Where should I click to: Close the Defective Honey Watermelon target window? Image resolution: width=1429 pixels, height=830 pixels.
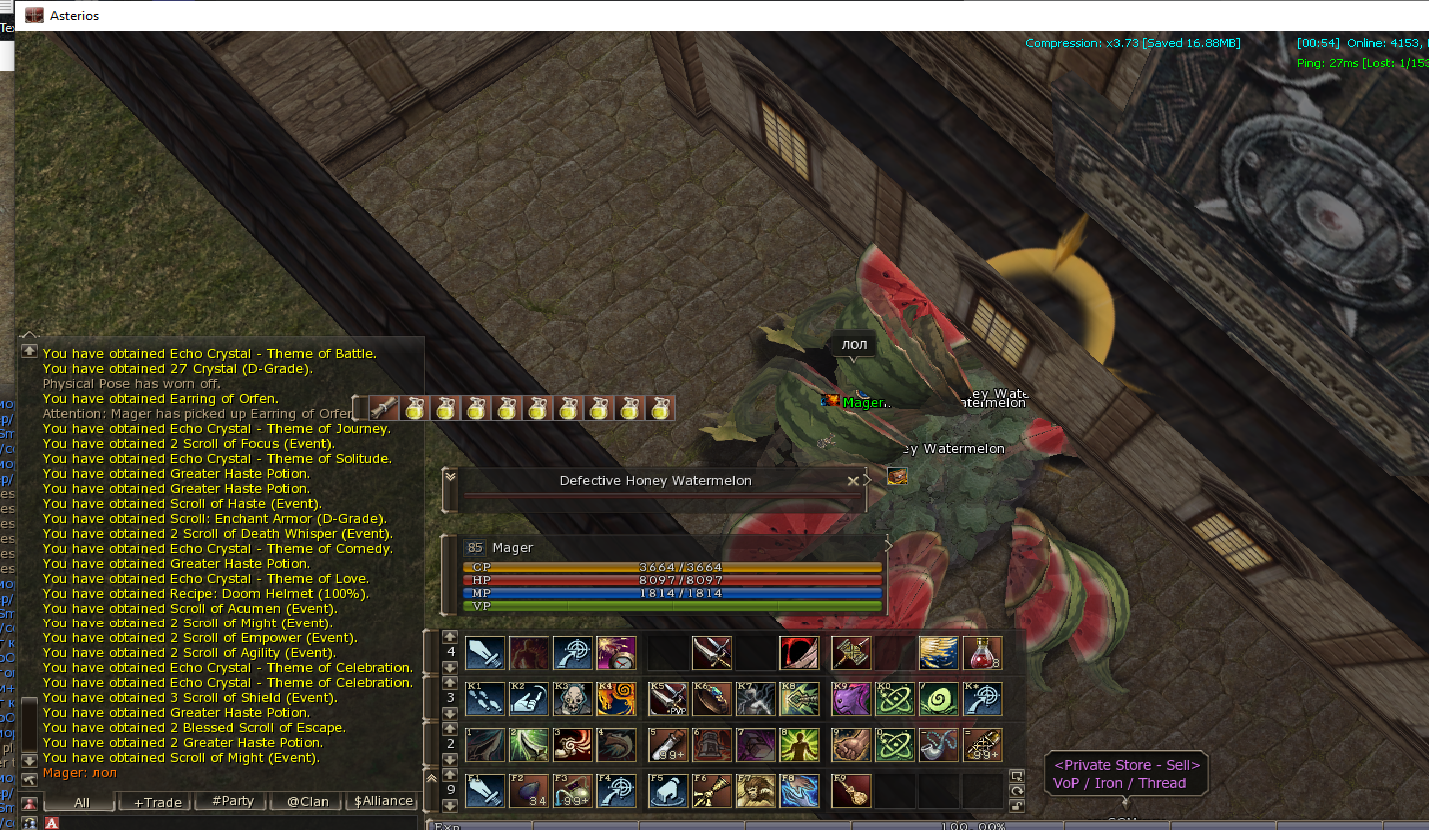(853, 481)
